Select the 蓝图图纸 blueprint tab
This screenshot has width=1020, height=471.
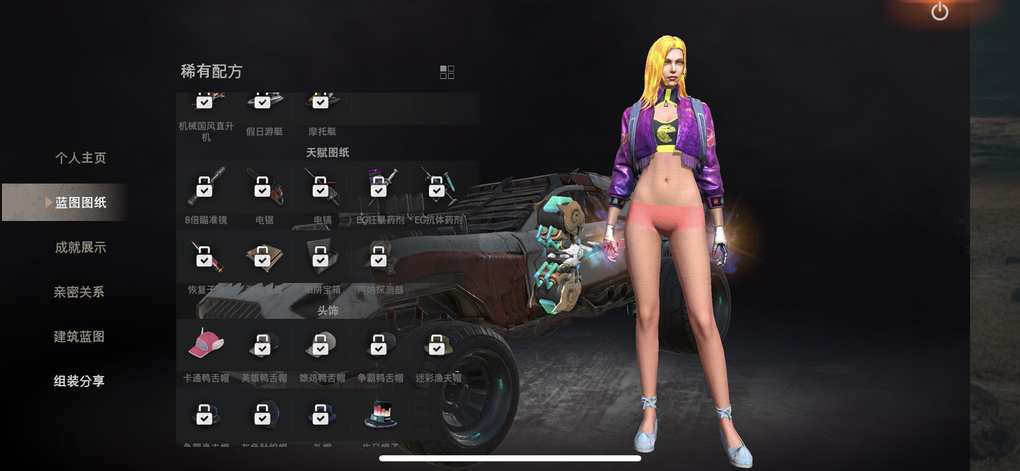click(80, 203)
